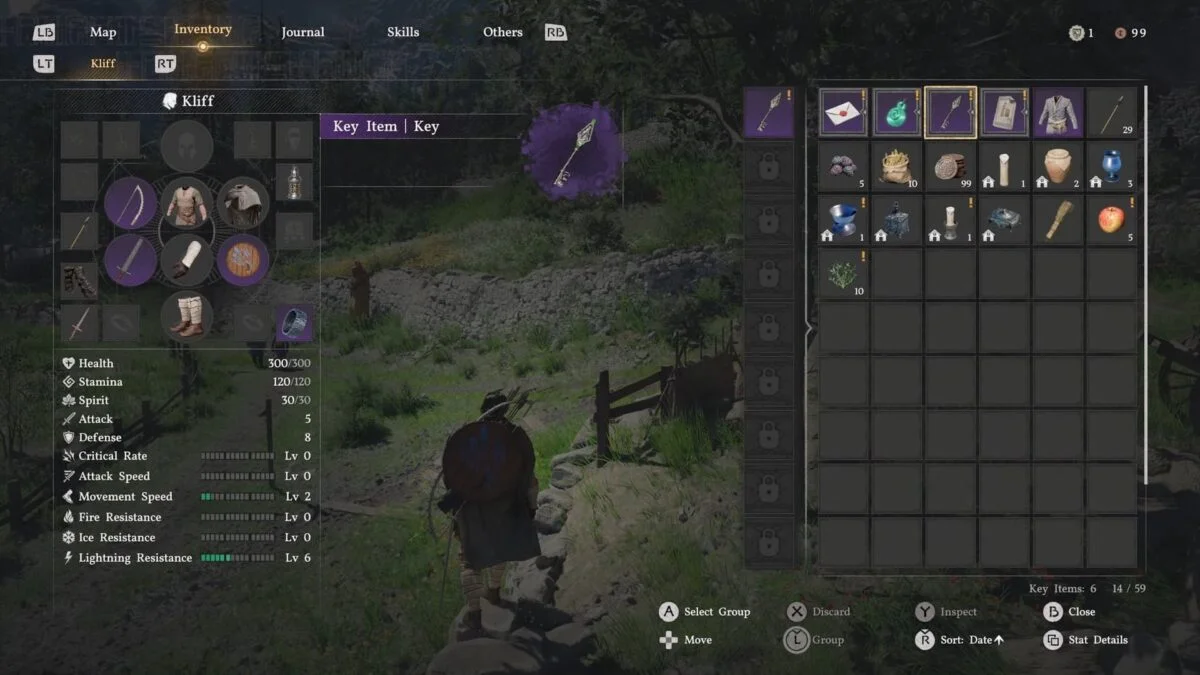Image resolution: width=1200 pixels, height=675 pixels.
Task: Switch to the Map tab
Action: tap(103, 32)
